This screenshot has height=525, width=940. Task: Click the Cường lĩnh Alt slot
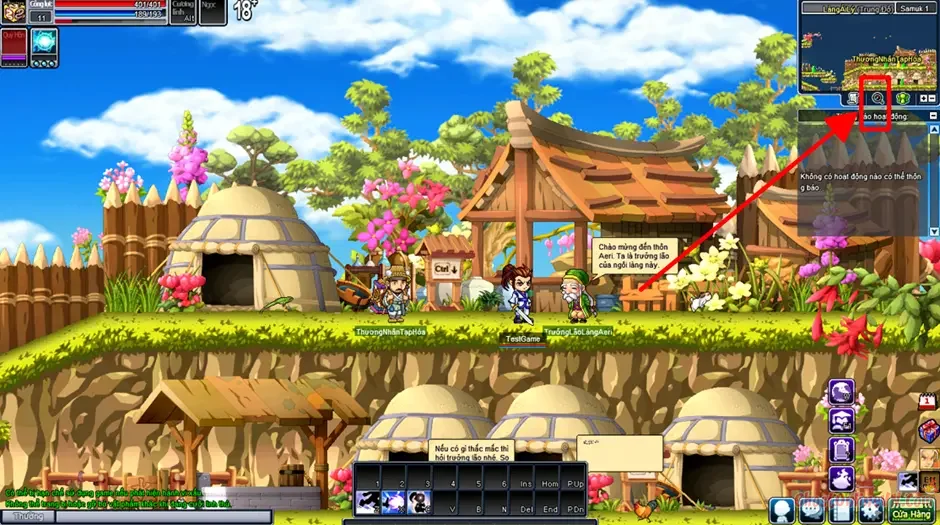click(183, 12)
